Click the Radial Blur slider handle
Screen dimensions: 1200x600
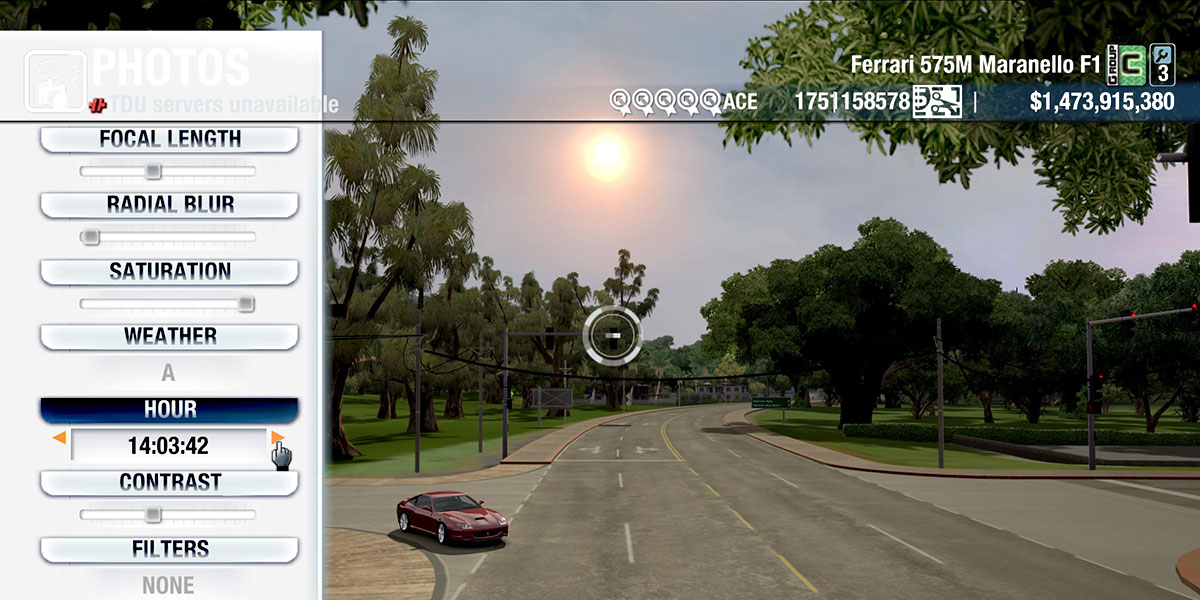pyautogui.click(x=91, y=237)
